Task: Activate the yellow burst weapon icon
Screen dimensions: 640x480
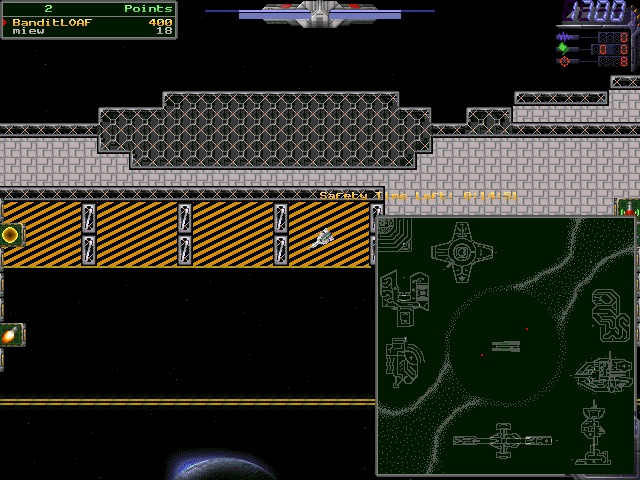Action: coord(11,235)
